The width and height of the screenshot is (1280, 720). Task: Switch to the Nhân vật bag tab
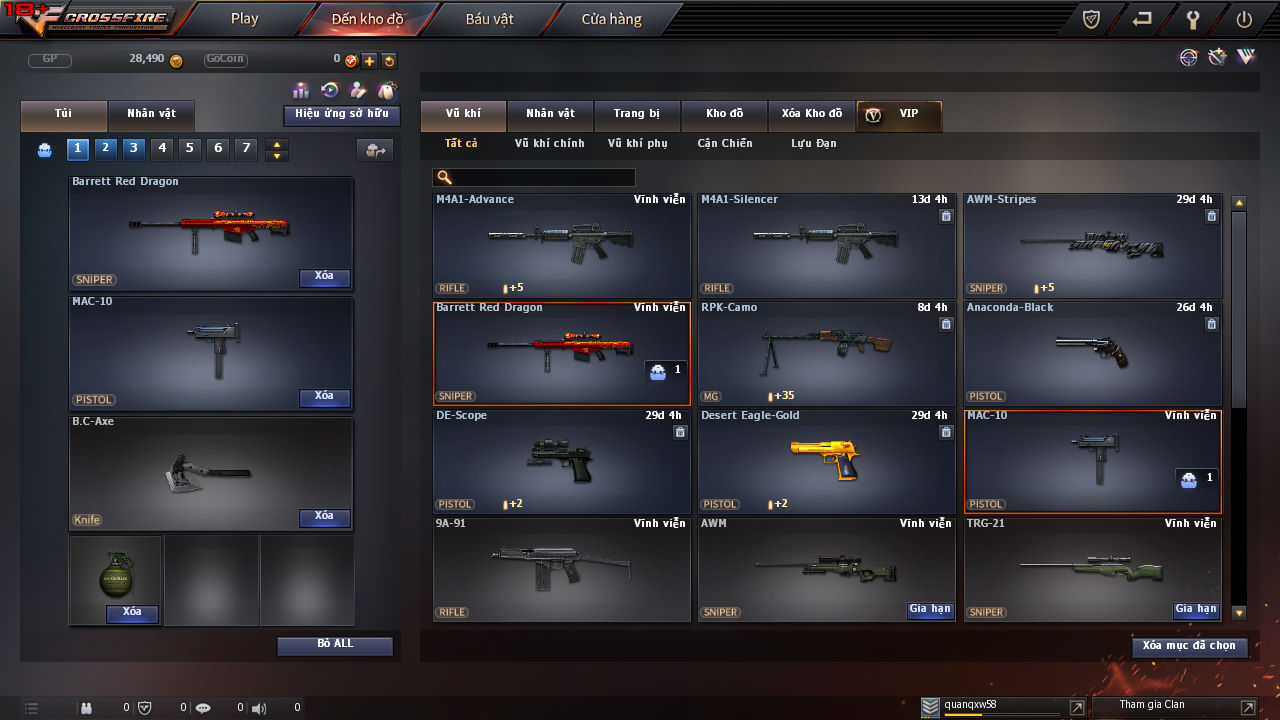151,114
